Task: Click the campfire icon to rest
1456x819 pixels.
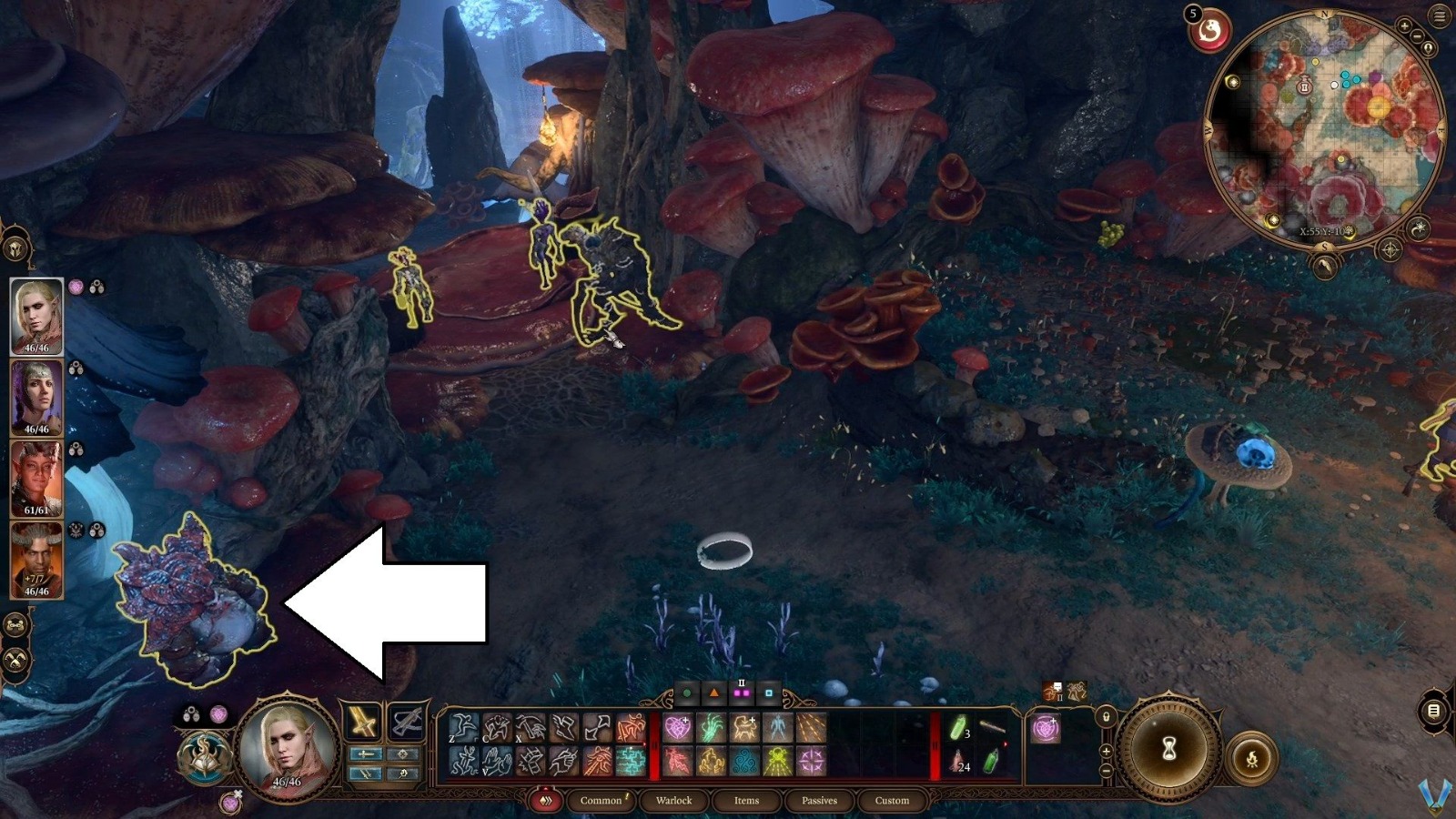Action: (1252, 758)
